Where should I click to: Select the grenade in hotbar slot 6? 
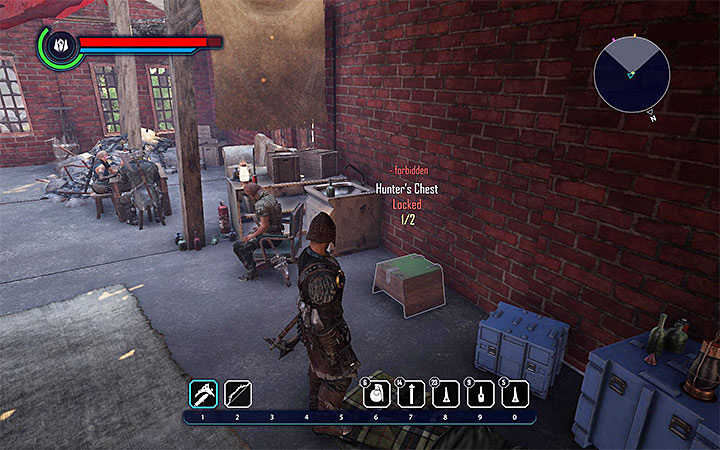tap(375, 395)
